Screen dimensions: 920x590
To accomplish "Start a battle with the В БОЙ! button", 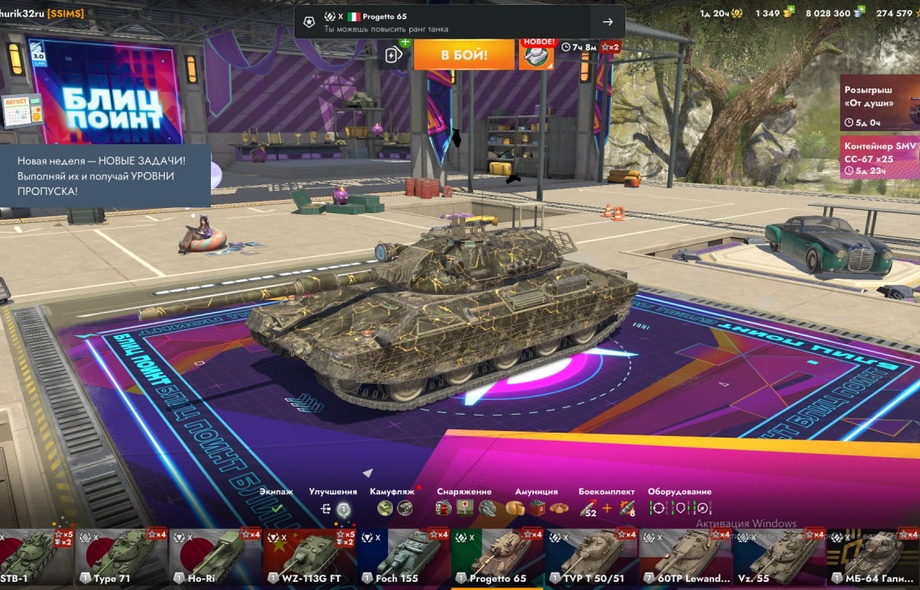I will click(x=463, y=54).
